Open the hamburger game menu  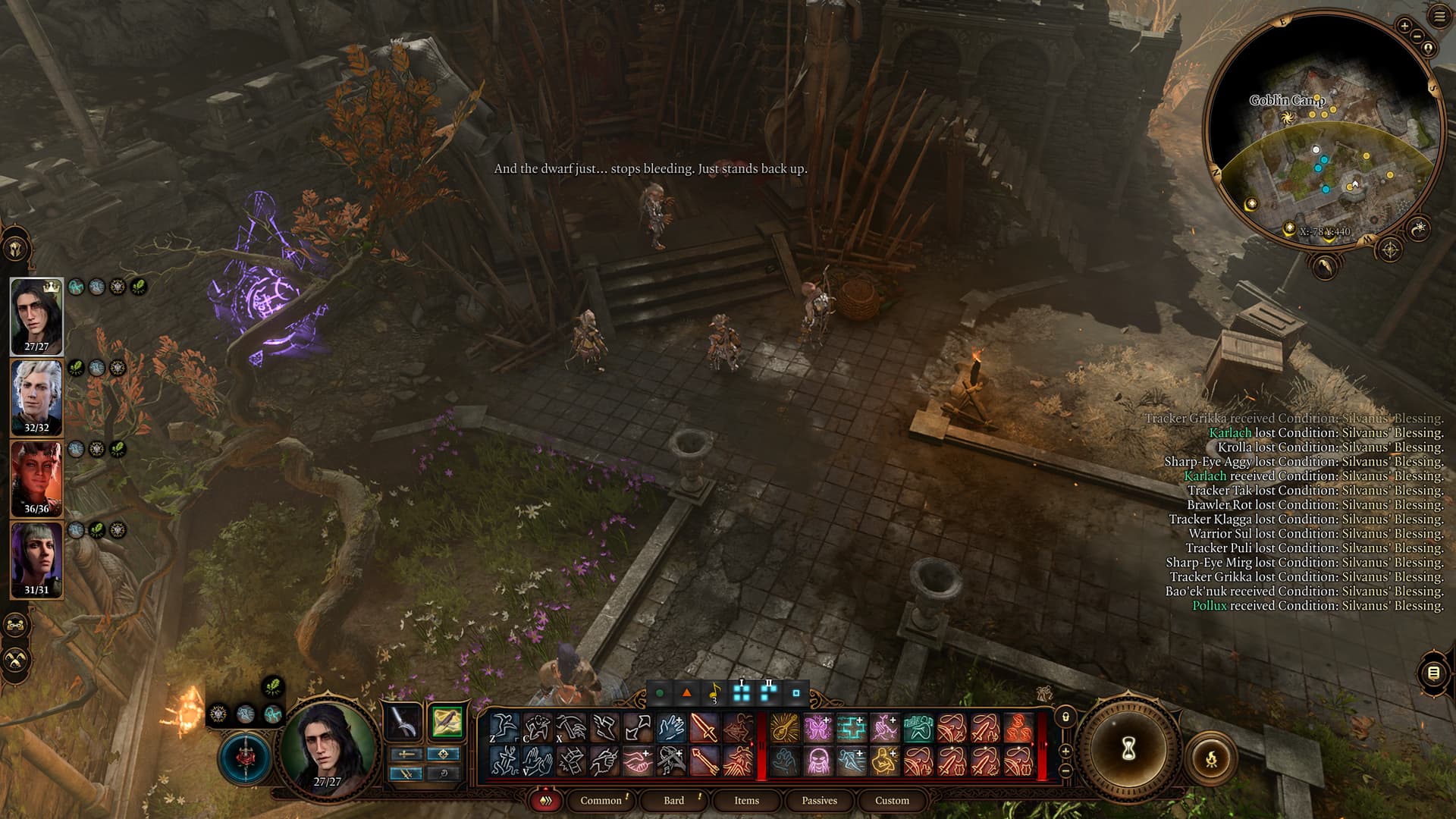pos(1439,17)
